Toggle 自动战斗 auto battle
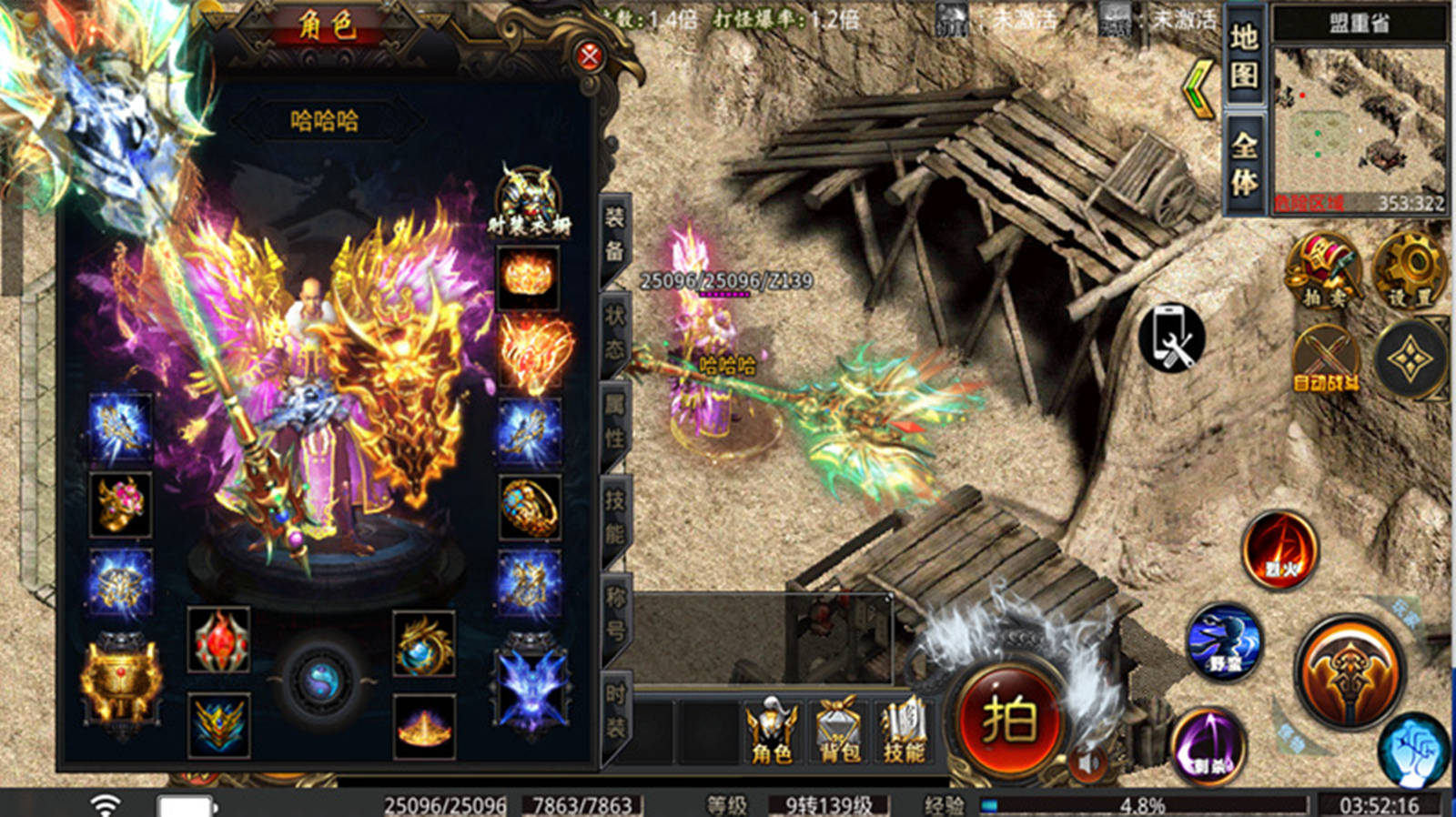The height and width of the screenshot is (817, 1456). click(x=1325, y=360)
